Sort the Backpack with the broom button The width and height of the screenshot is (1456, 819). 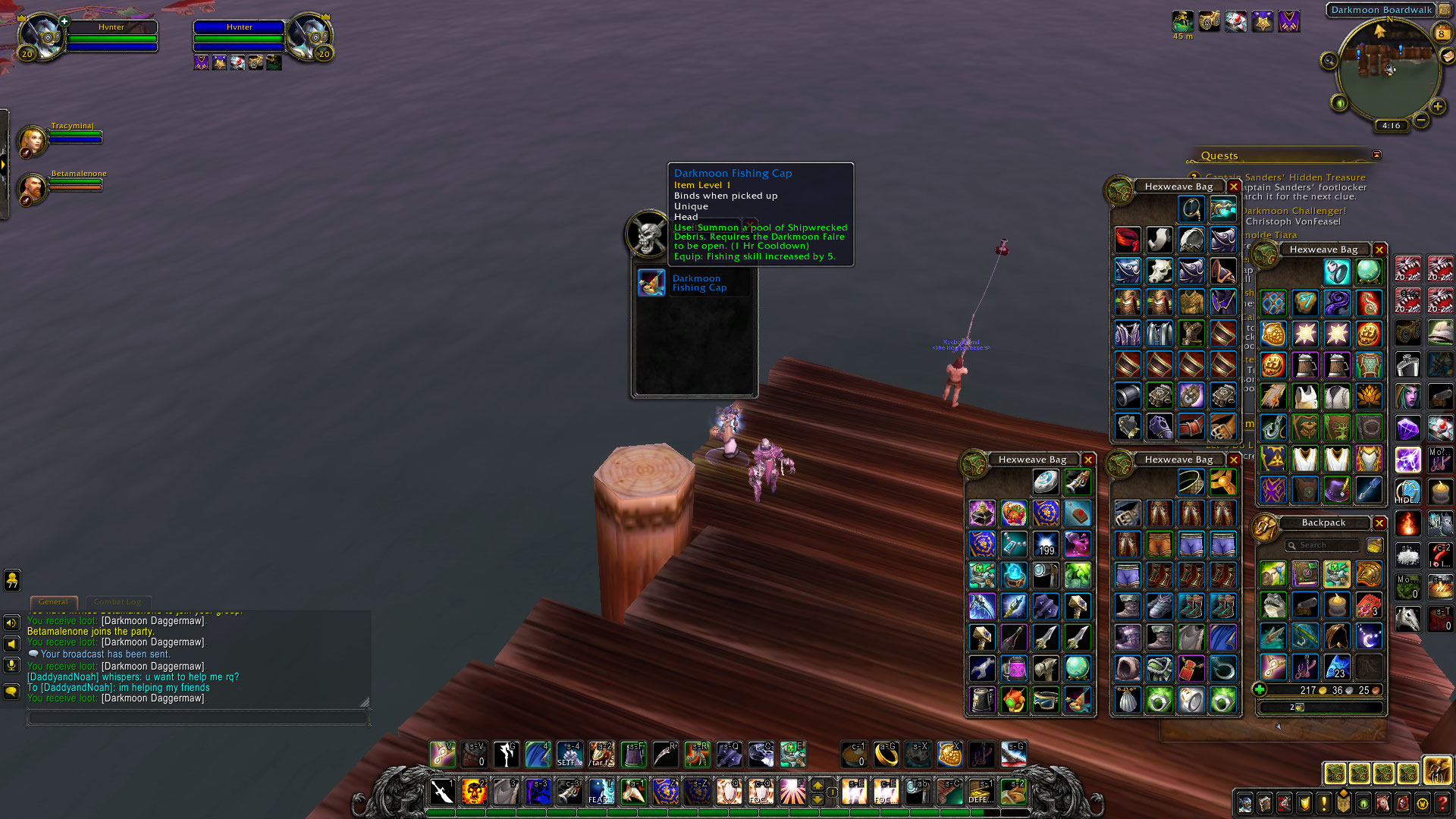click(1374, 545)
